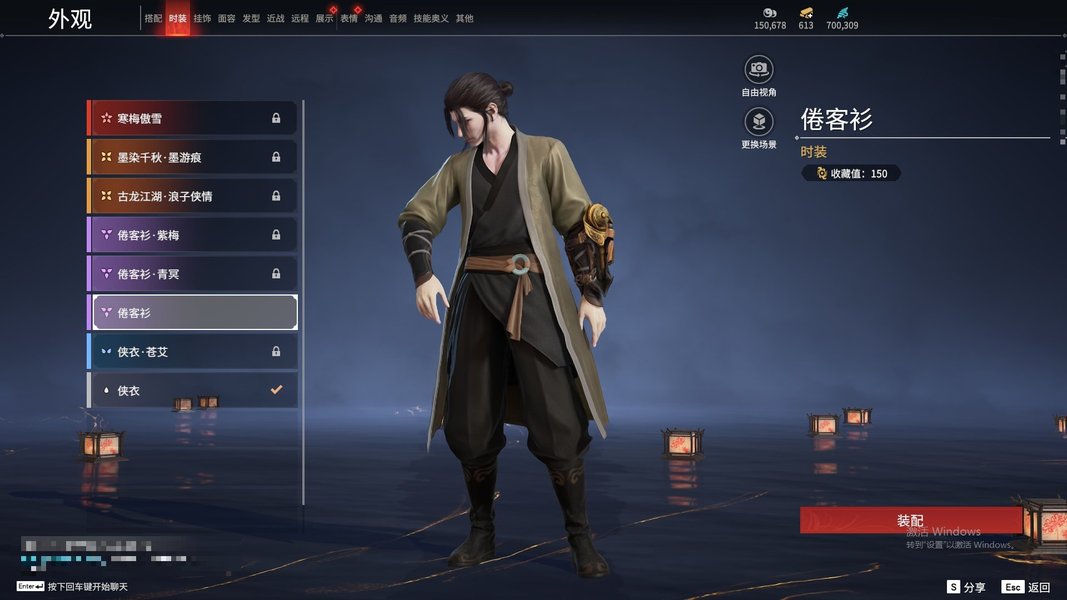Select the 侠衣·苍艾 outfit
Viewport: 1067px width, 600px height.
193,352
